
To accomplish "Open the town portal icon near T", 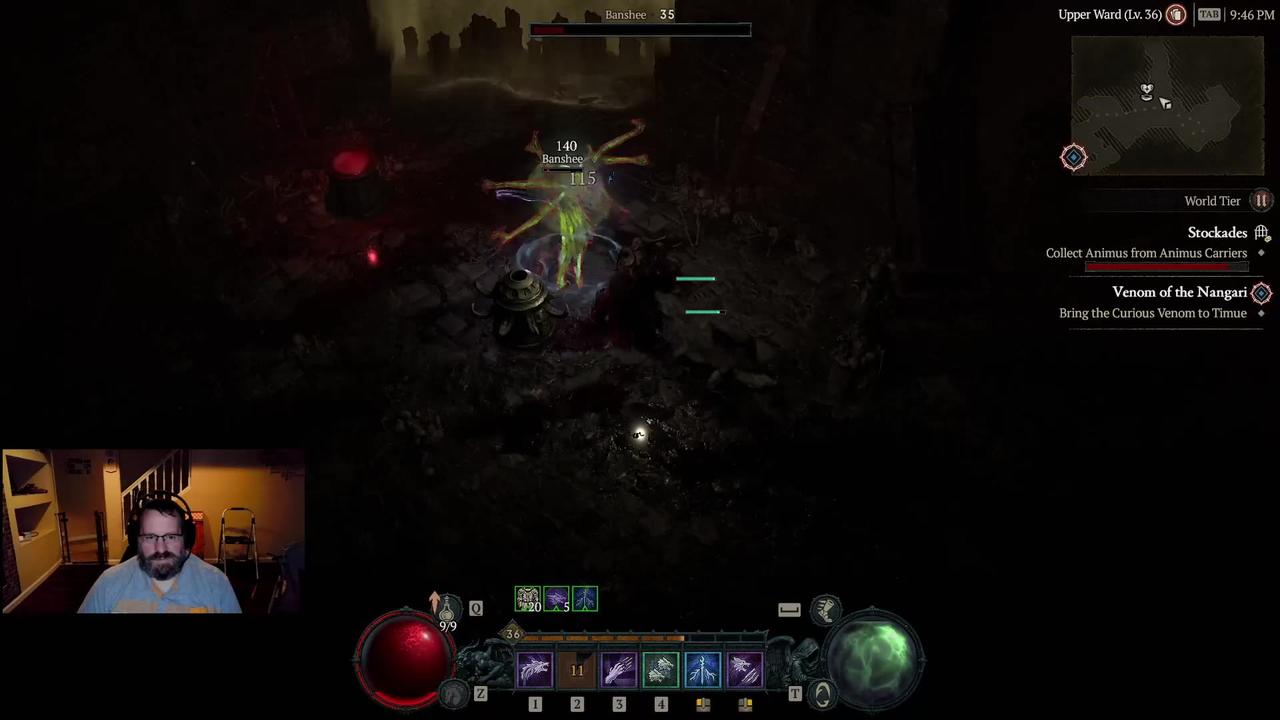I will (823, 692).
